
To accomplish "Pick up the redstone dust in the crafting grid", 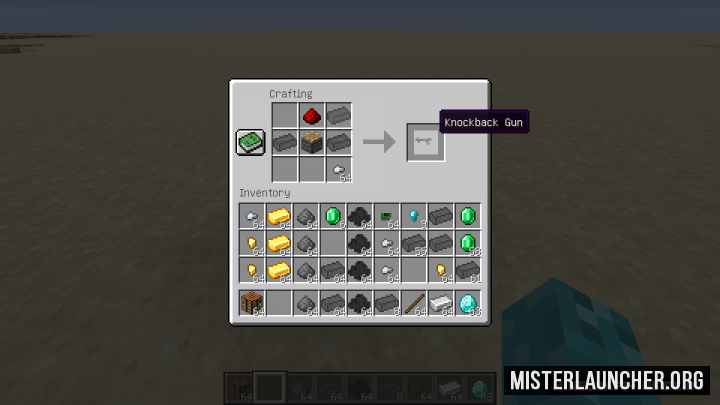I will [x=312, y=116].
